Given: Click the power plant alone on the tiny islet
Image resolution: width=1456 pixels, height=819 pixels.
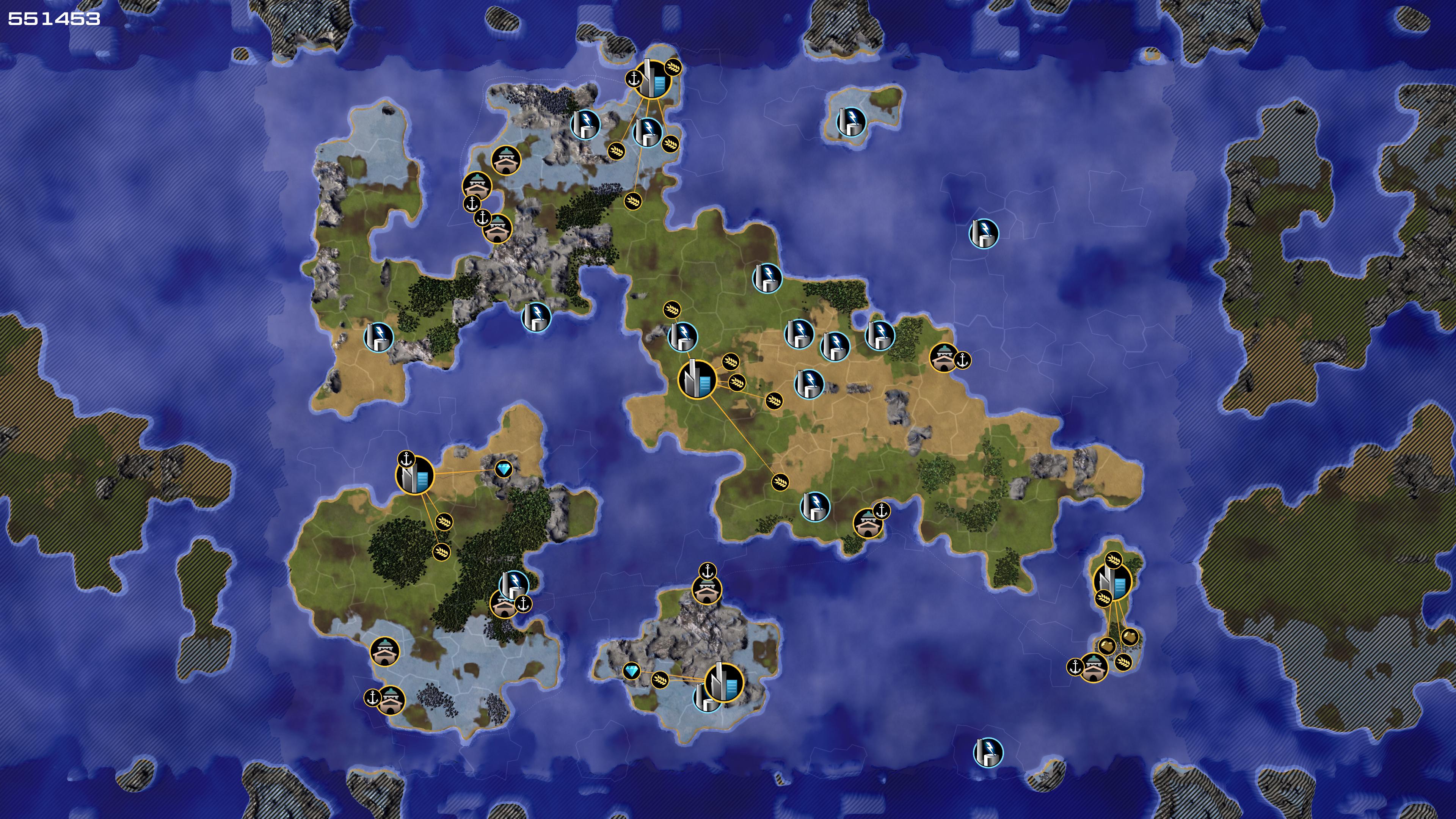Looking at the screenshot, I should (x=851, y=121).
